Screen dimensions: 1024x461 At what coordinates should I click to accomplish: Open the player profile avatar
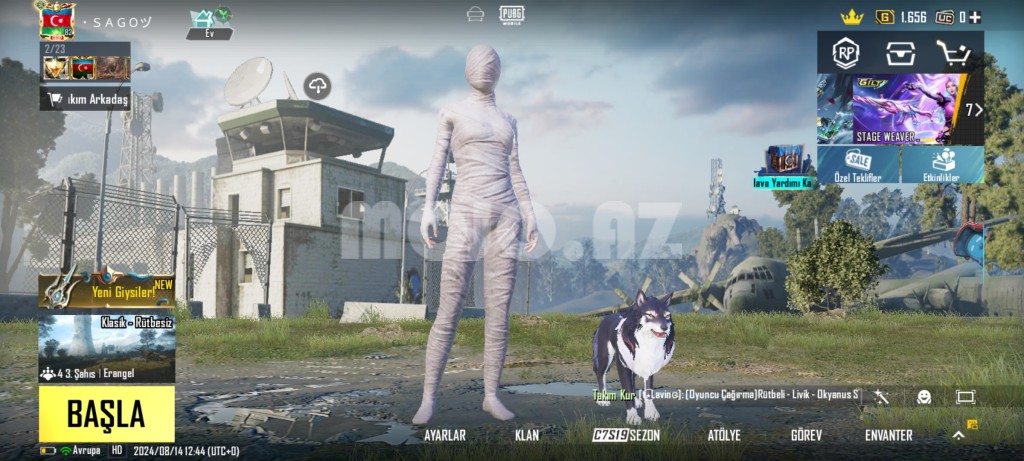(x=58, y=20)
